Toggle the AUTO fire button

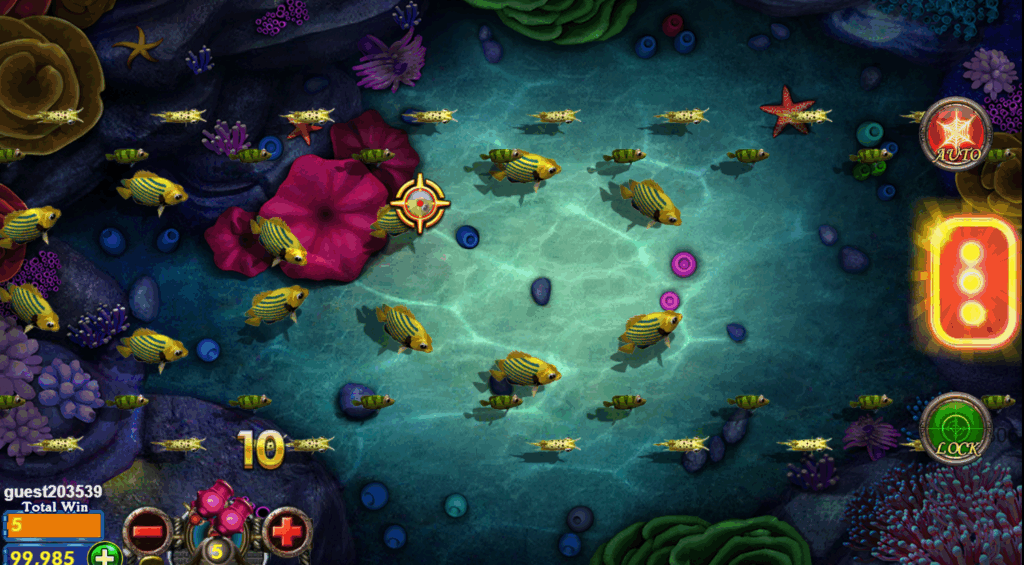(956, 134)
